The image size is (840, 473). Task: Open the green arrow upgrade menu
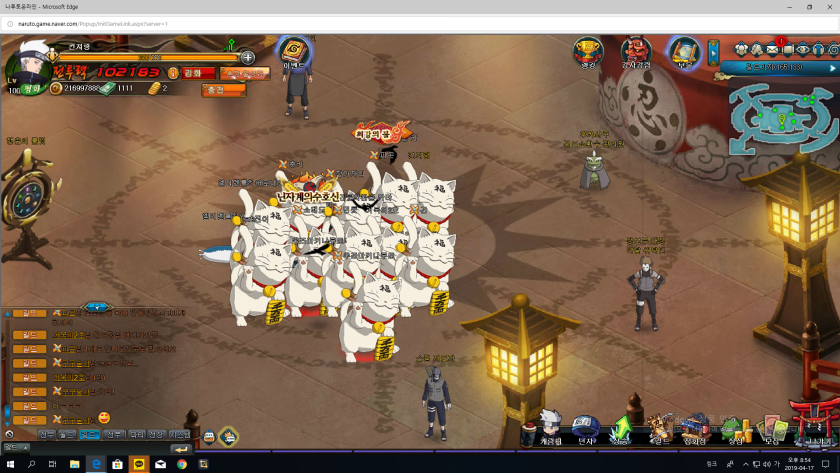(622, 429)
